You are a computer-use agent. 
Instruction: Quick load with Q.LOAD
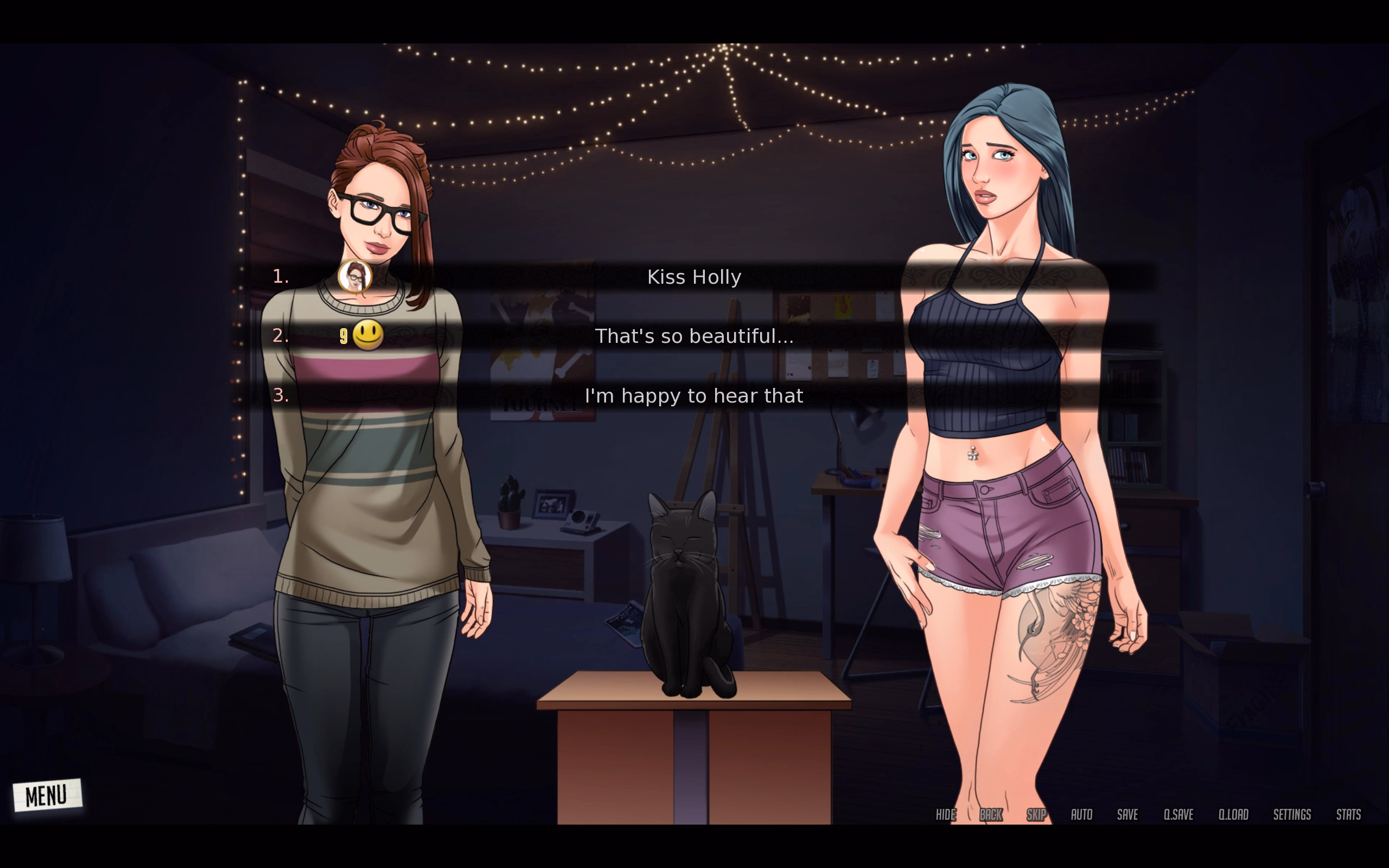[x=1233, y=815]
